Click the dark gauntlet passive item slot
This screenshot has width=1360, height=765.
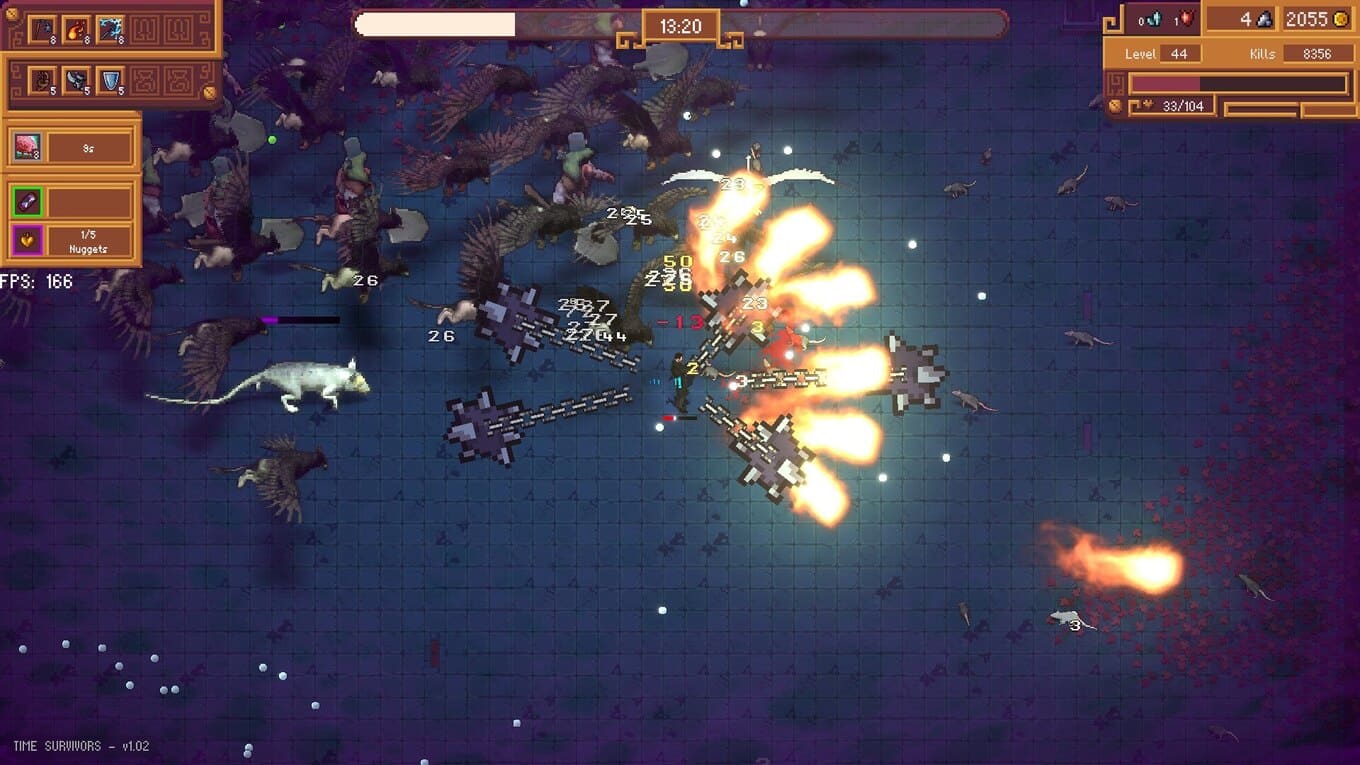click(x=42, y=80)
